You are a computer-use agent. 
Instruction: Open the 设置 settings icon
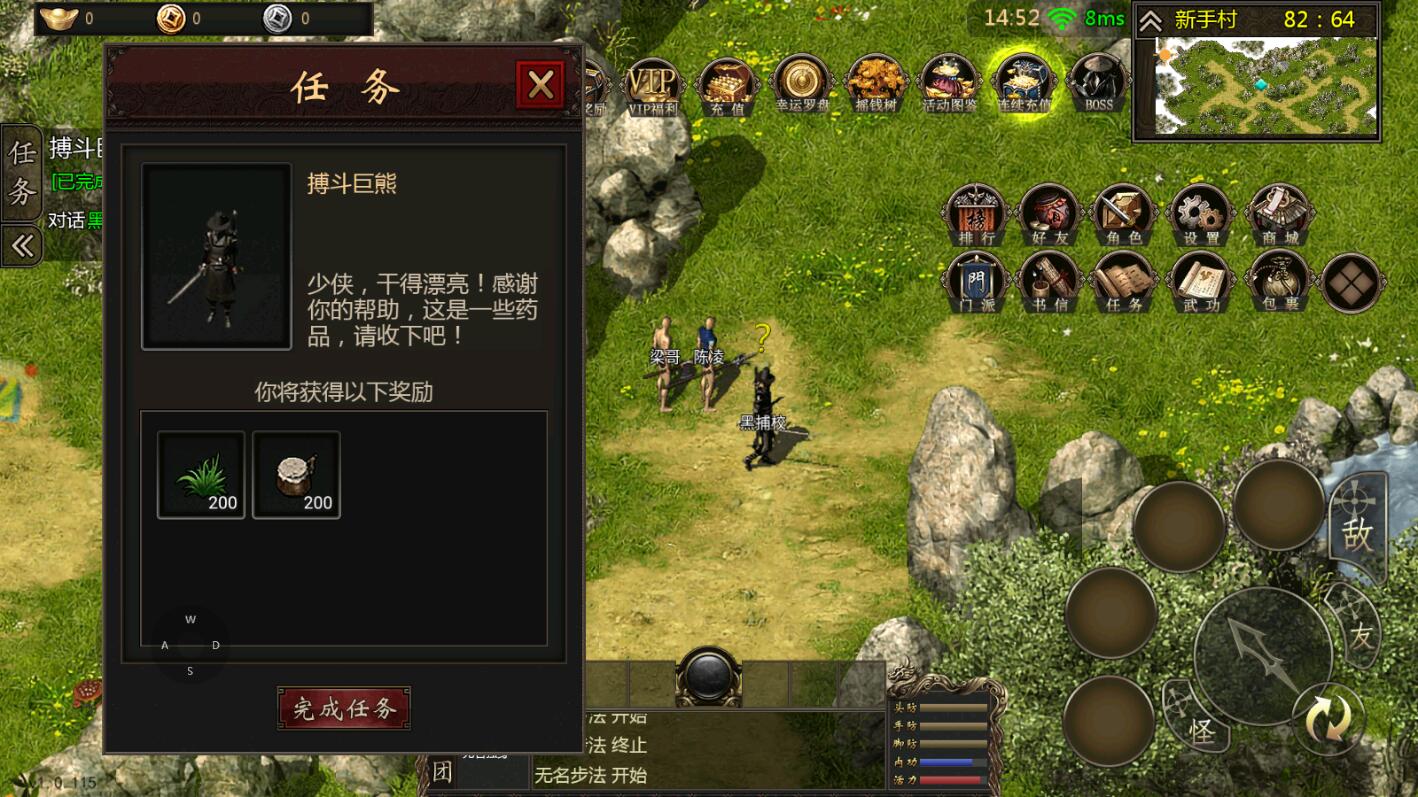click(x=1199, y=212)
